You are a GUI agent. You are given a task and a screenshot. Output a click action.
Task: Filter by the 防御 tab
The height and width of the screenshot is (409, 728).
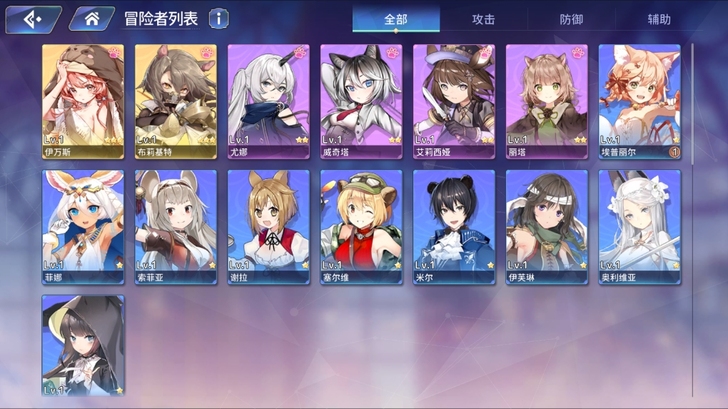(x=571, y=19)
